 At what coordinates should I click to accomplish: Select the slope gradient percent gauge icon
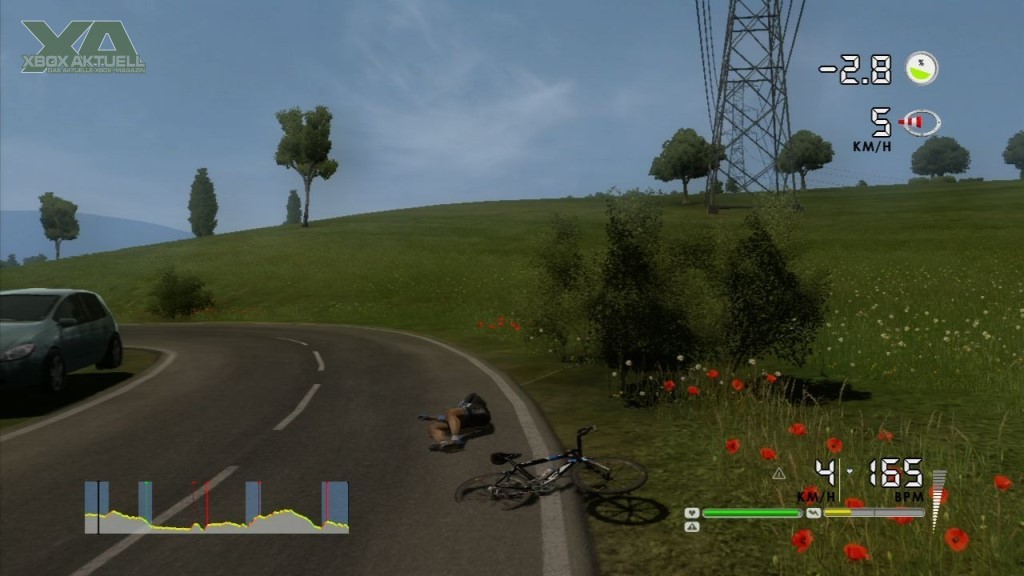coord(921,68)
